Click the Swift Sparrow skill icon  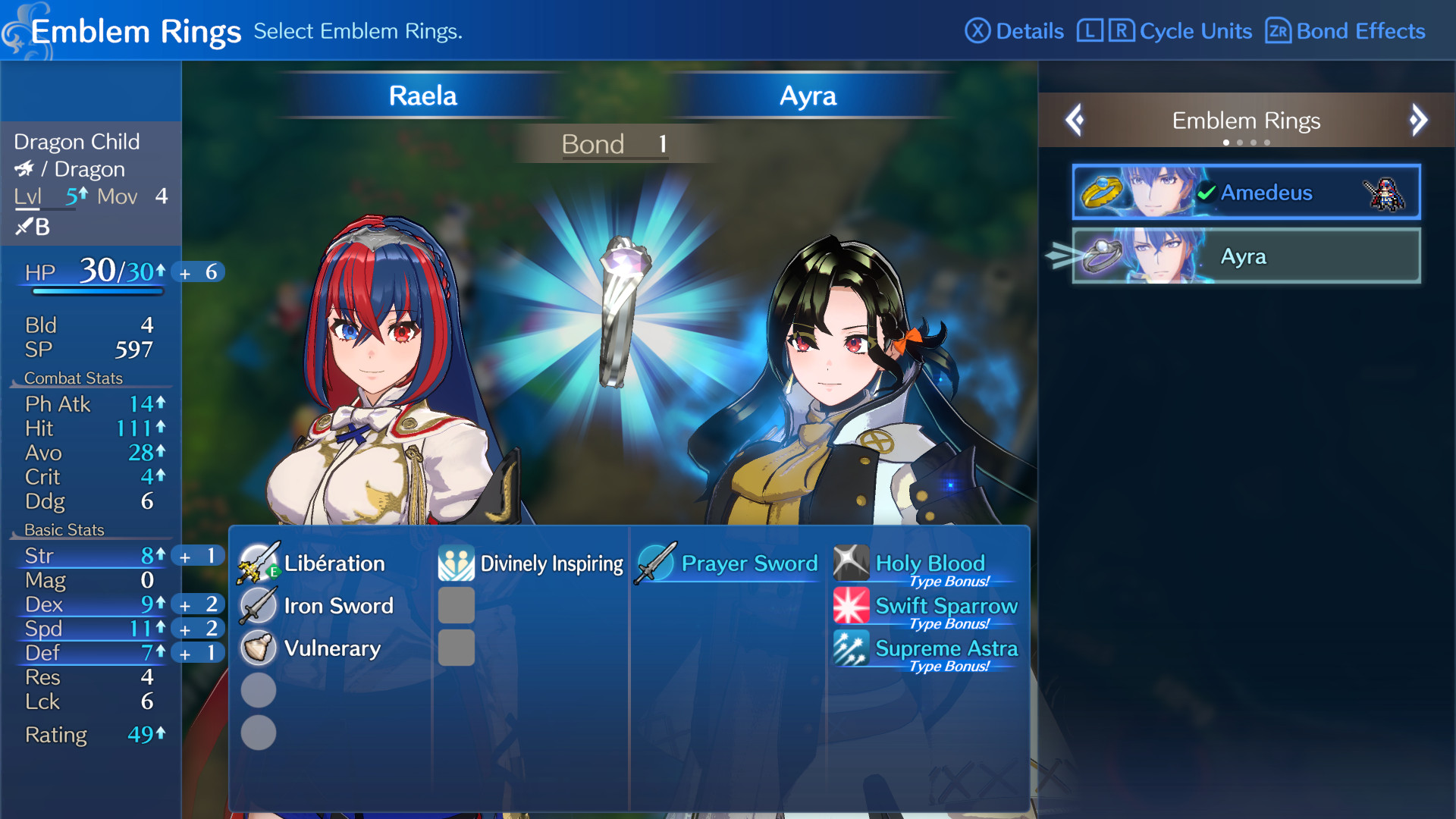point(851,606)
